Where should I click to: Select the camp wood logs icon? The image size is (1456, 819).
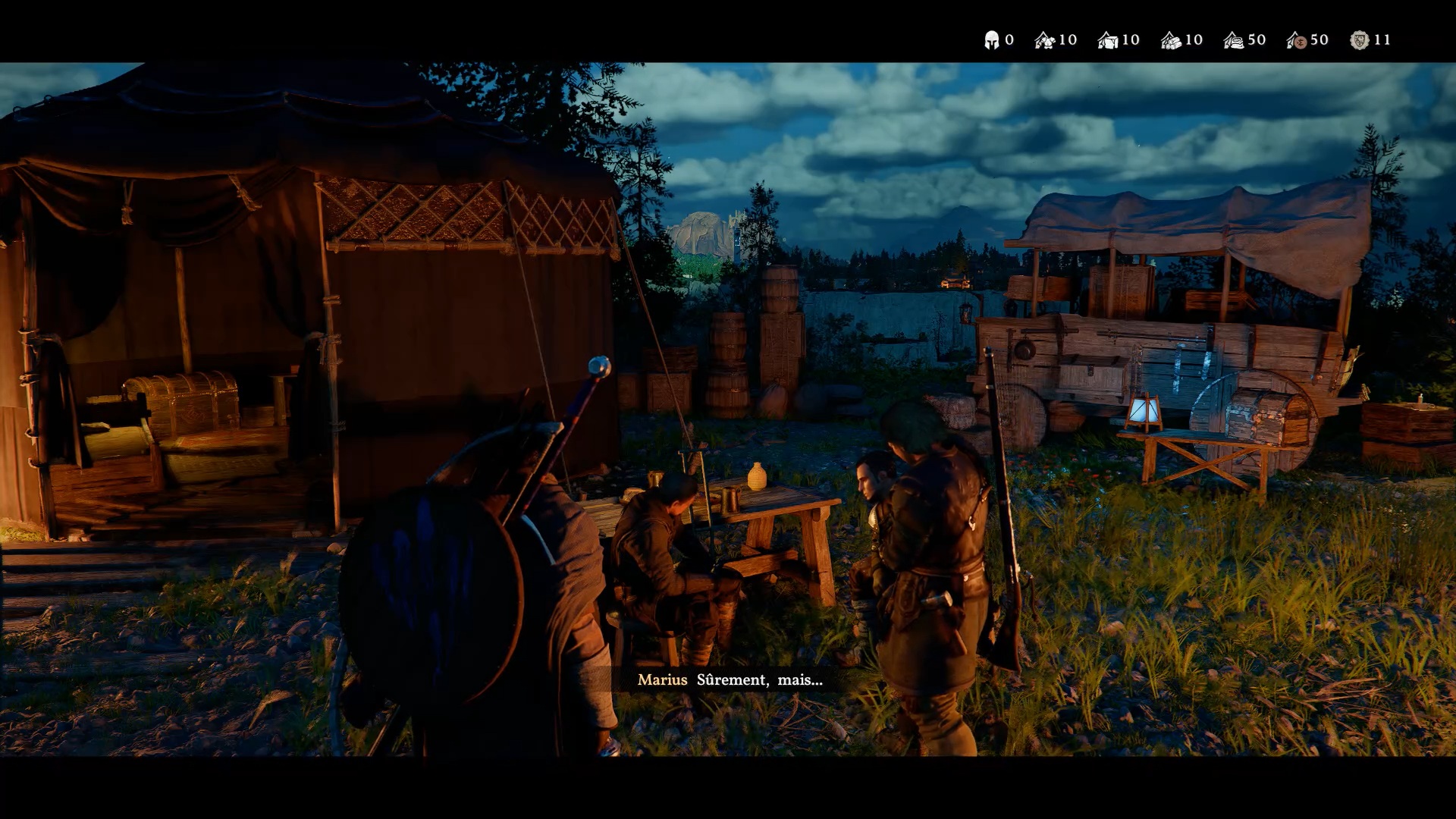coord(1171,40)
